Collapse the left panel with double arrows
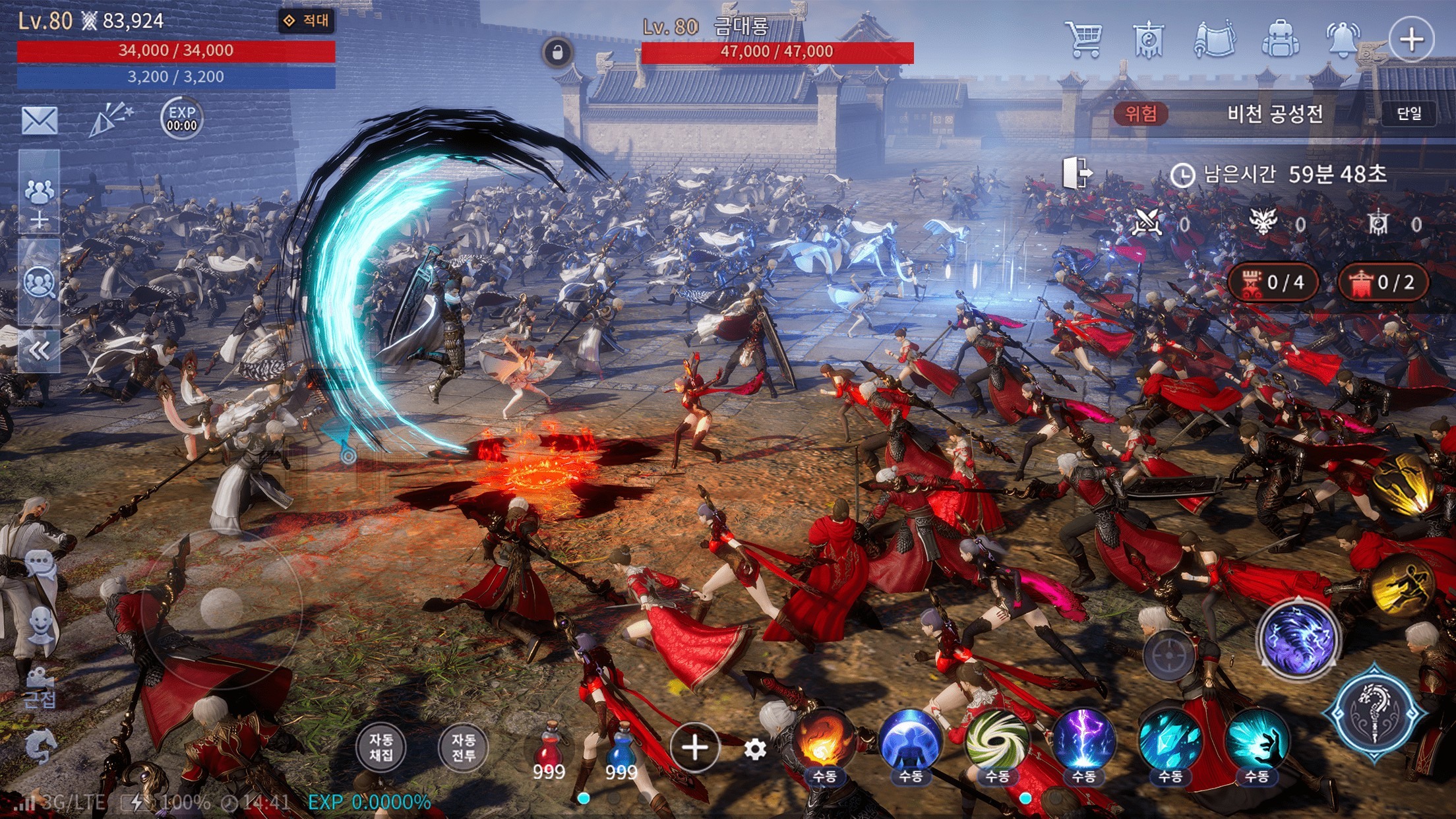 [x=39, y=351]
